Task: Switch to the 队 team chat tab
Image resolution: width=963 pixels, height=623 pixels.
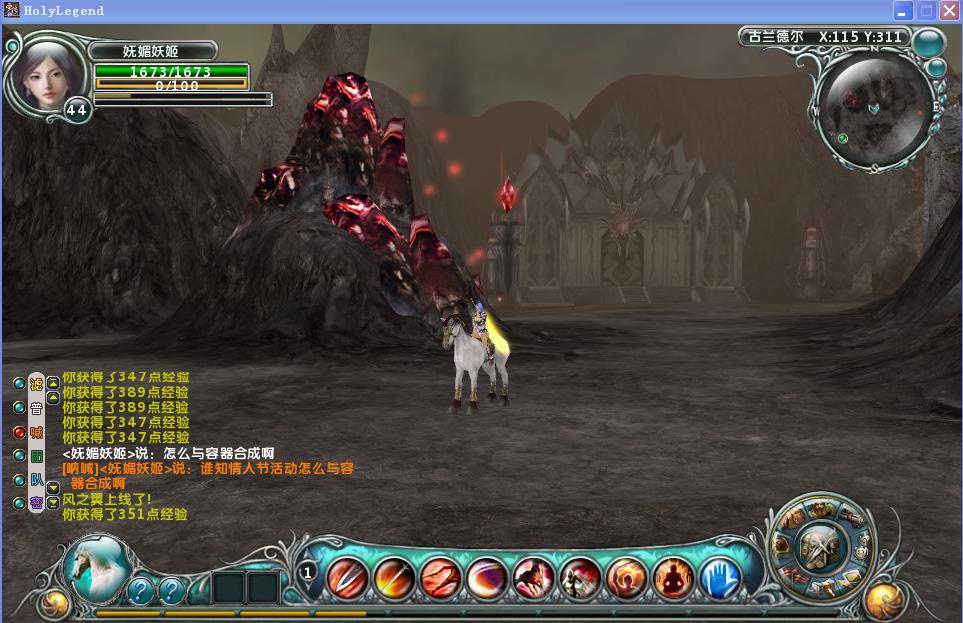Action: point(36,479)
